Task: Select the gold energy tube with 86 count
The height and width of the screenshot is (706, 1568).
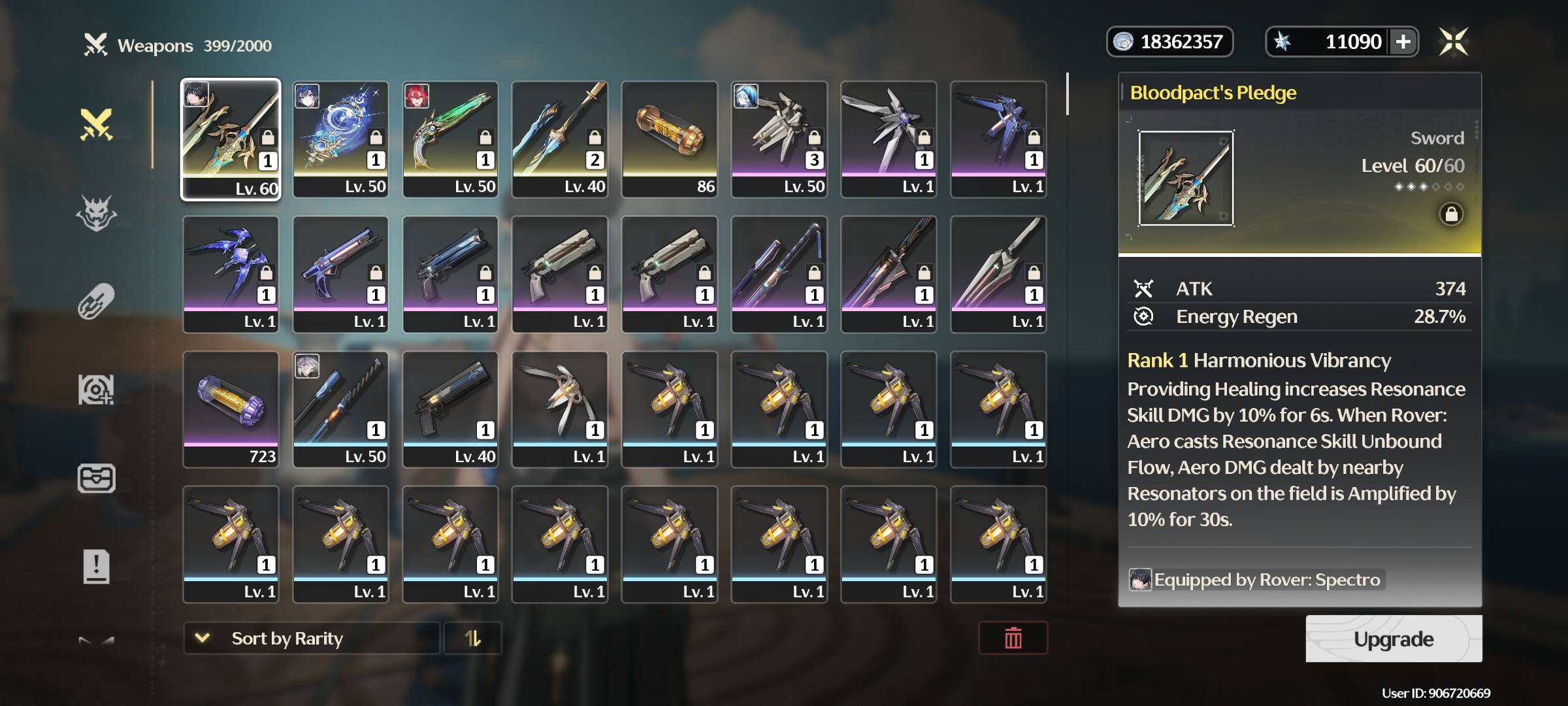Action: click(670, 139)
